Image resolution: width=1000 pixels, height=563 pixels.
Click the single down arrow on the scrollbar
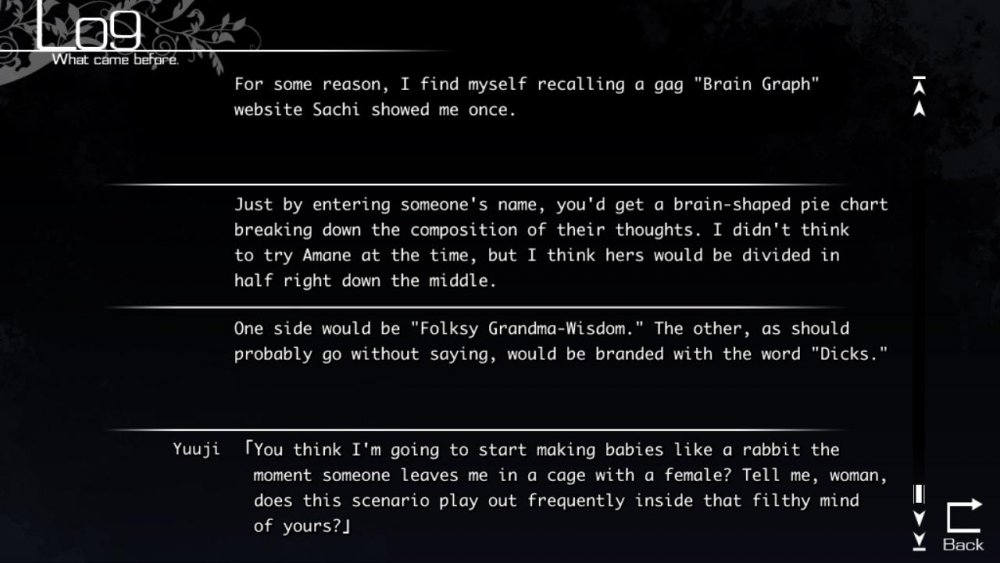pyautogui.click(x=919, y=518)
